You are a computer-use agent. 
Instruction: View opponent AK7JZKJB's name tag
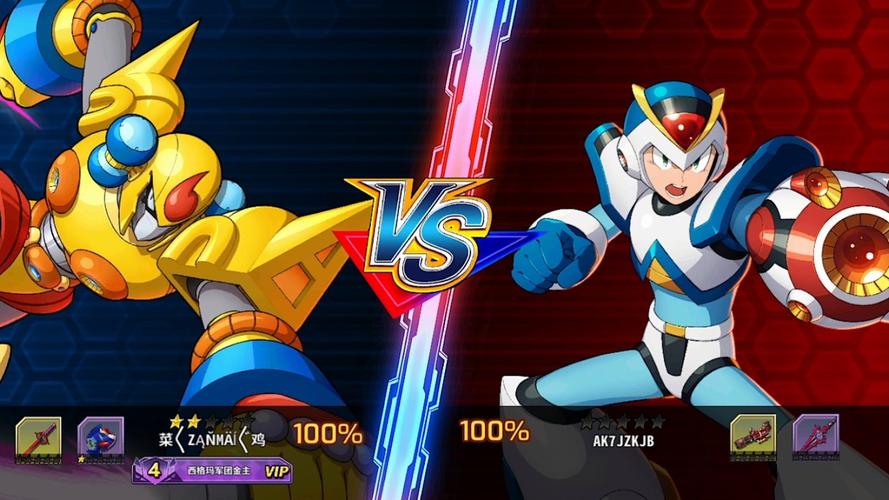pos(623,439)
